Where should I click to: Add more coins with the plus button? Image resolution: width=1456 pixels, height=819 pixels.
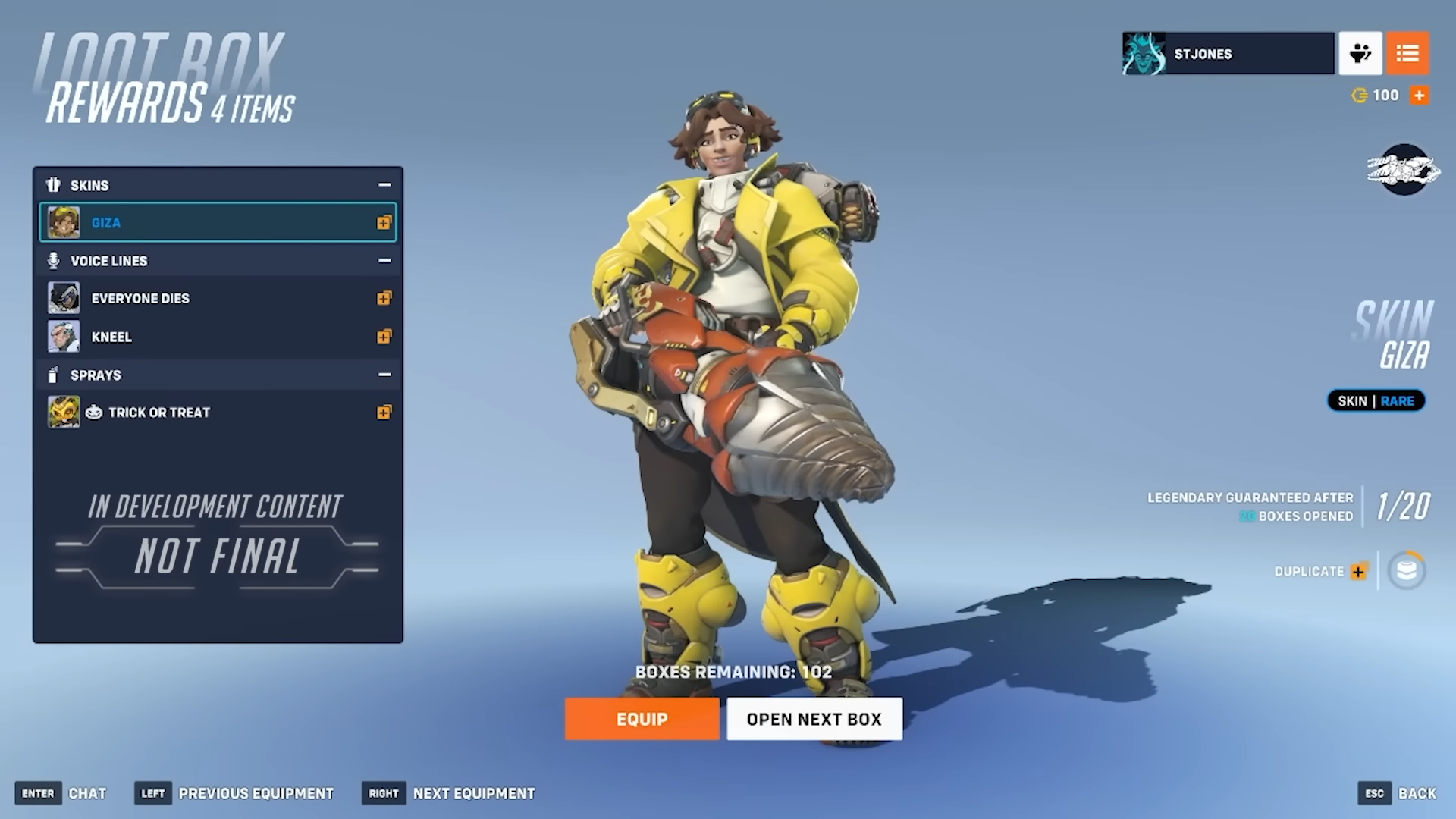click(x=1419, y=96)
